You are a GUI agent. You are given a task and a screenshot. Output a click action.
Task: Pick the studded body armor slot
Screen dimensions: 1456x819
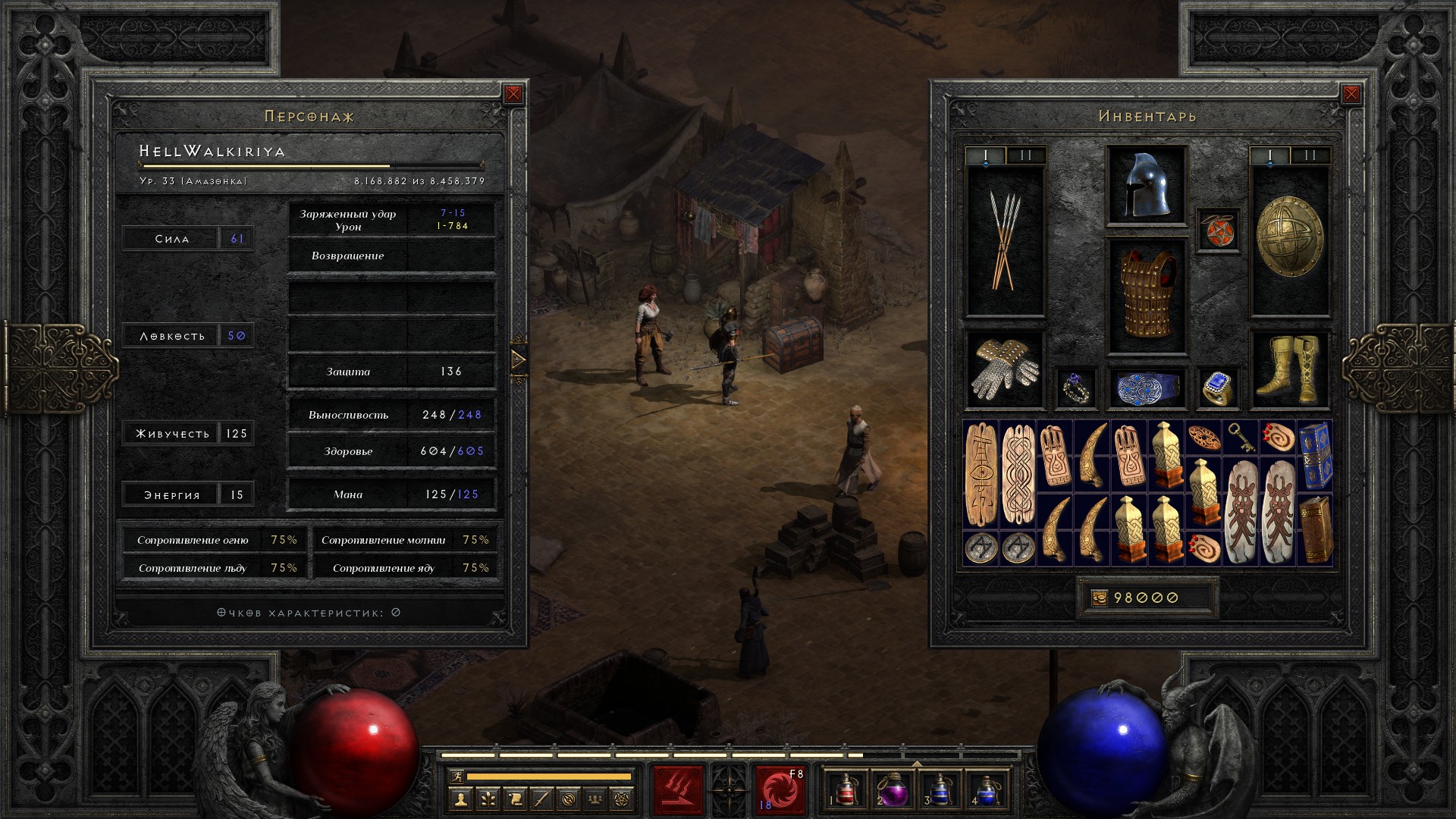[1146, 296]
